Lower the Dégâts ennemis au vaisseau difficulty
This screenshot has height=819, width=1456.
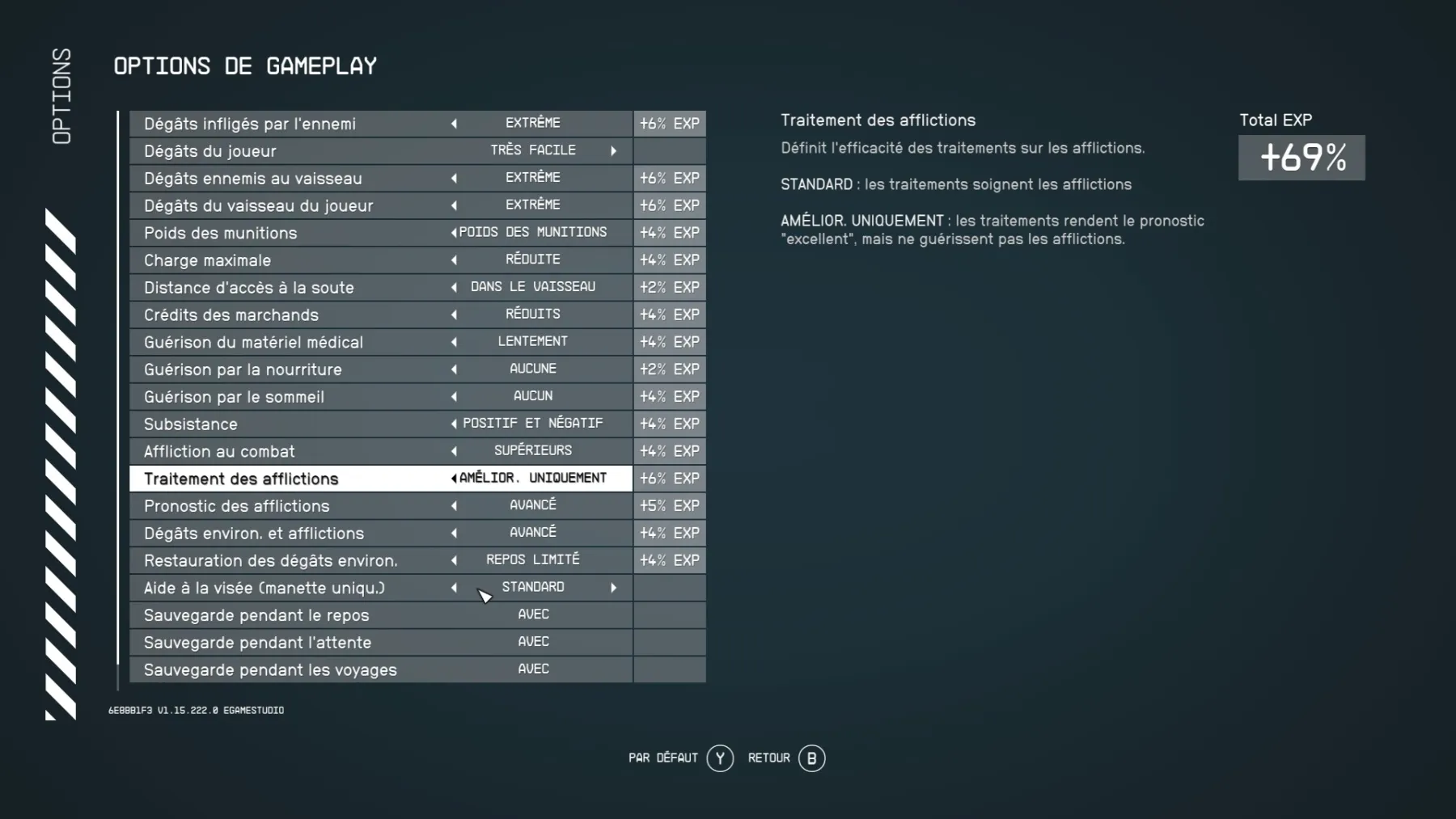[454, 178]
